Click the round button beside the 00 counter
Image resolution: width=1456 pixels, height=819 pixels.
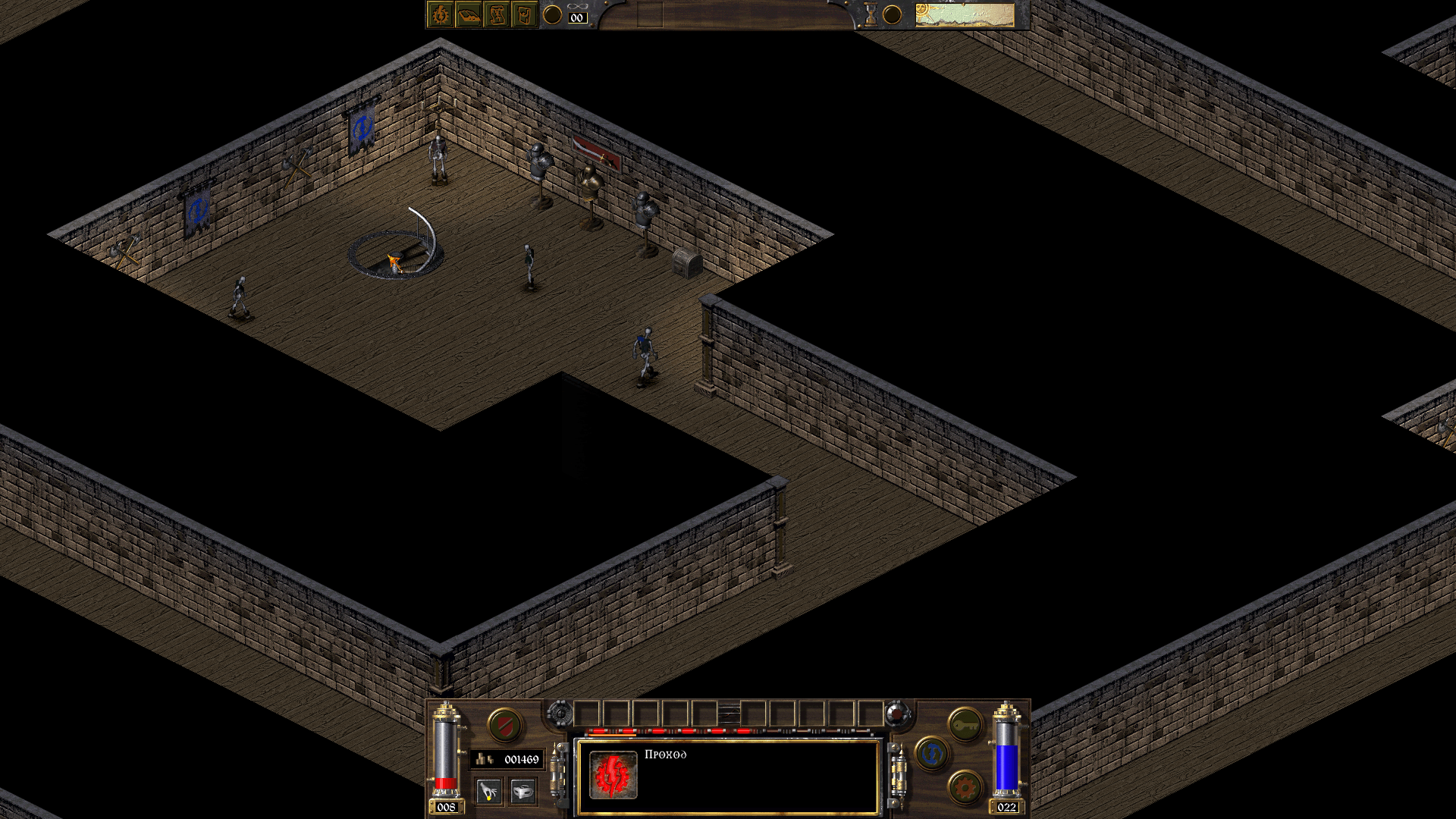point(553,14)
